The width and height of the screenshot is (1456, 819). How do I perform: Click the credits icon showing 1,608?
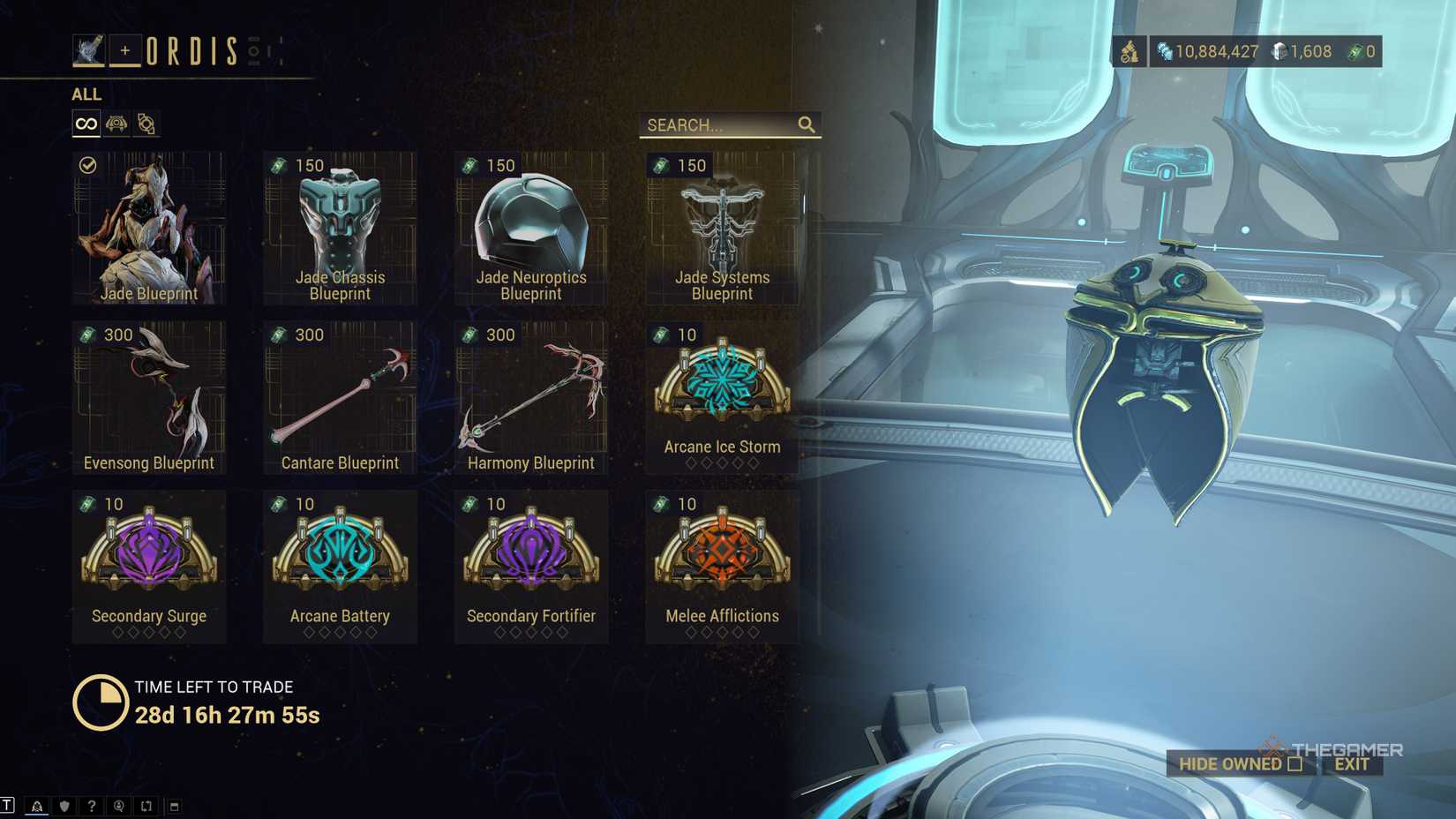point(1276,51)
